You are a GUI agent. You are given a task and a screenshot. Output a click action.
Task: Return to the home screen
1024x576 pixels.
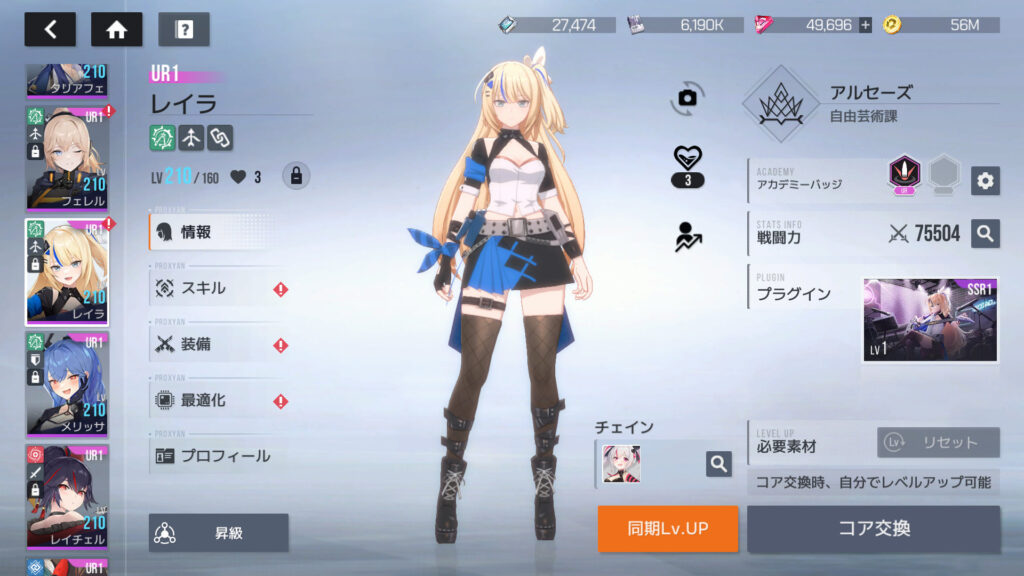point(116,29)
